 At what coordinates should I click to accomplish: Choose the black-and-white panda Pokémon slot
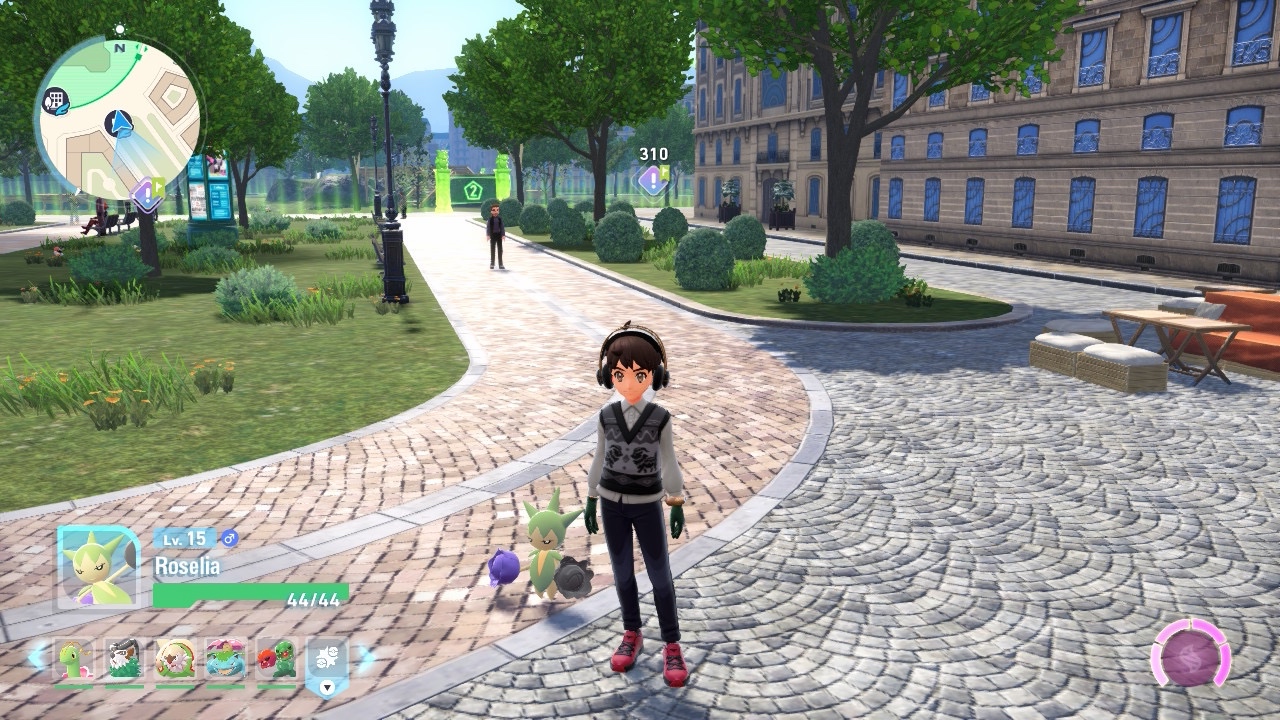click(124, 659)
